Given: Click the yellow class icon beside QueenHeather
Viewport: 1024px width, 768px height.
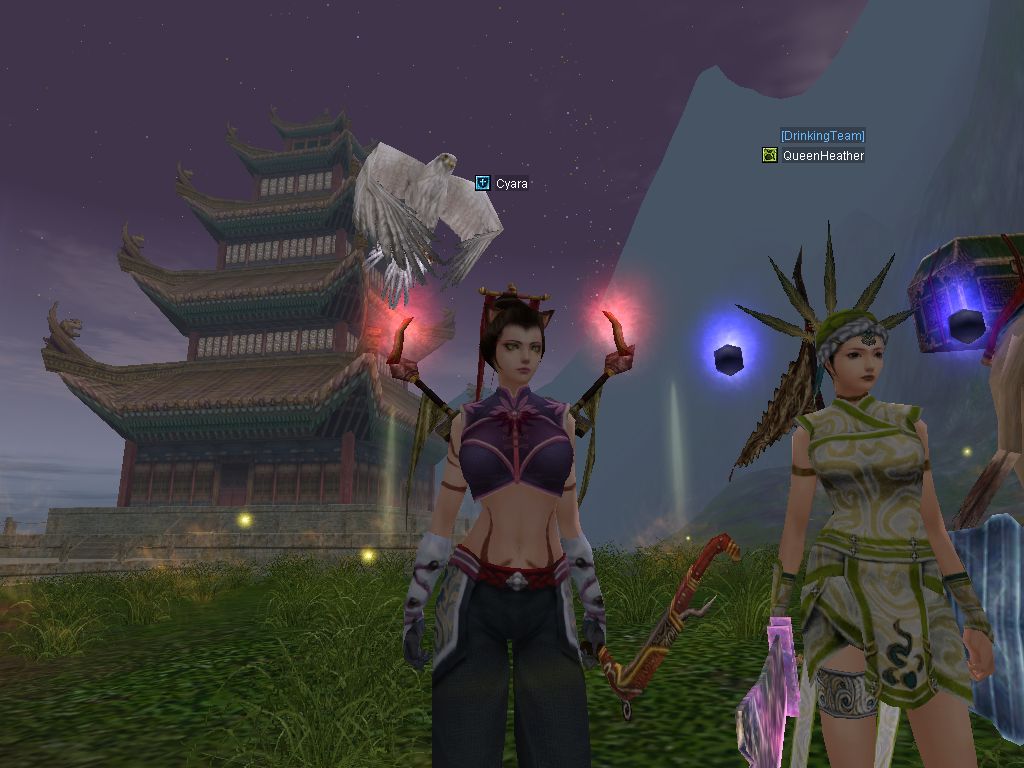Looking at the screenshot, I should 769,155.
